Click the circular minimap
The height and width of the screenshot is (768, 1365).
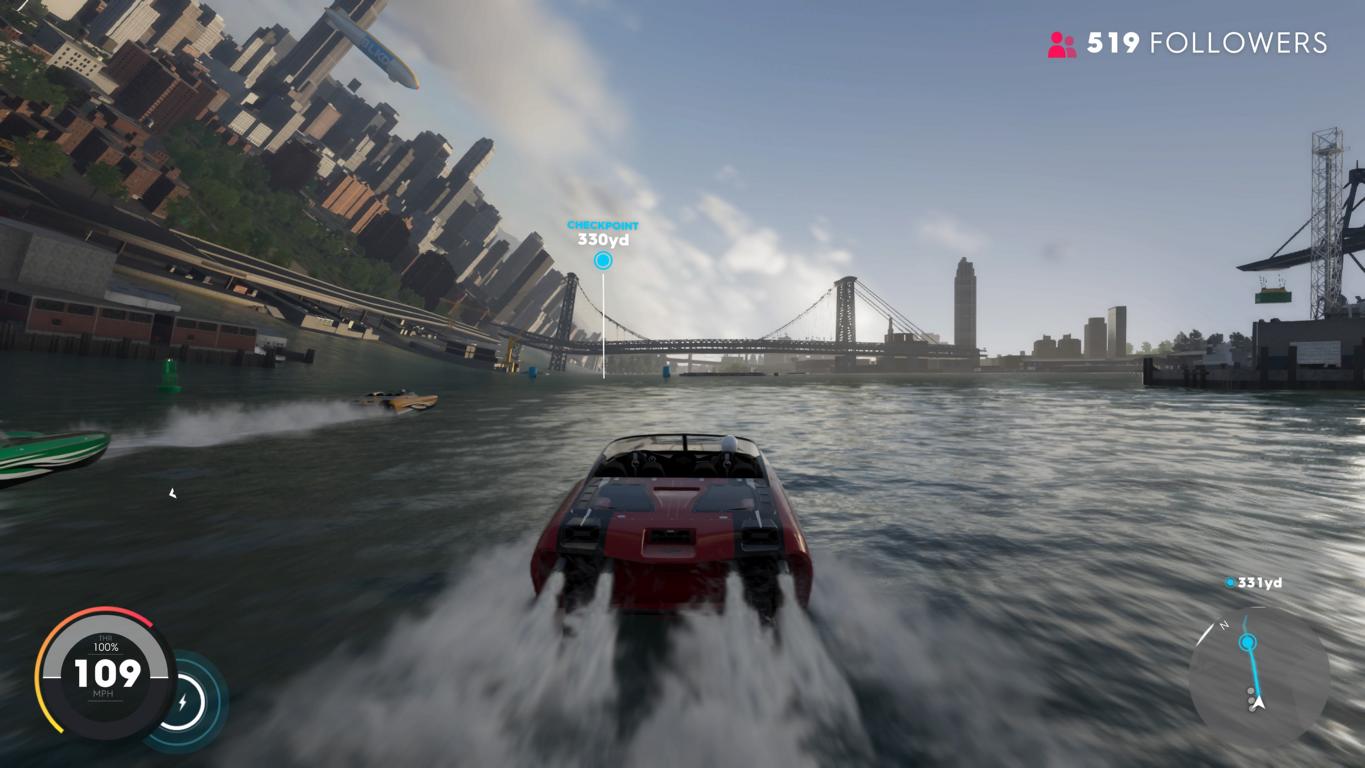click(x=1258, y=676)
